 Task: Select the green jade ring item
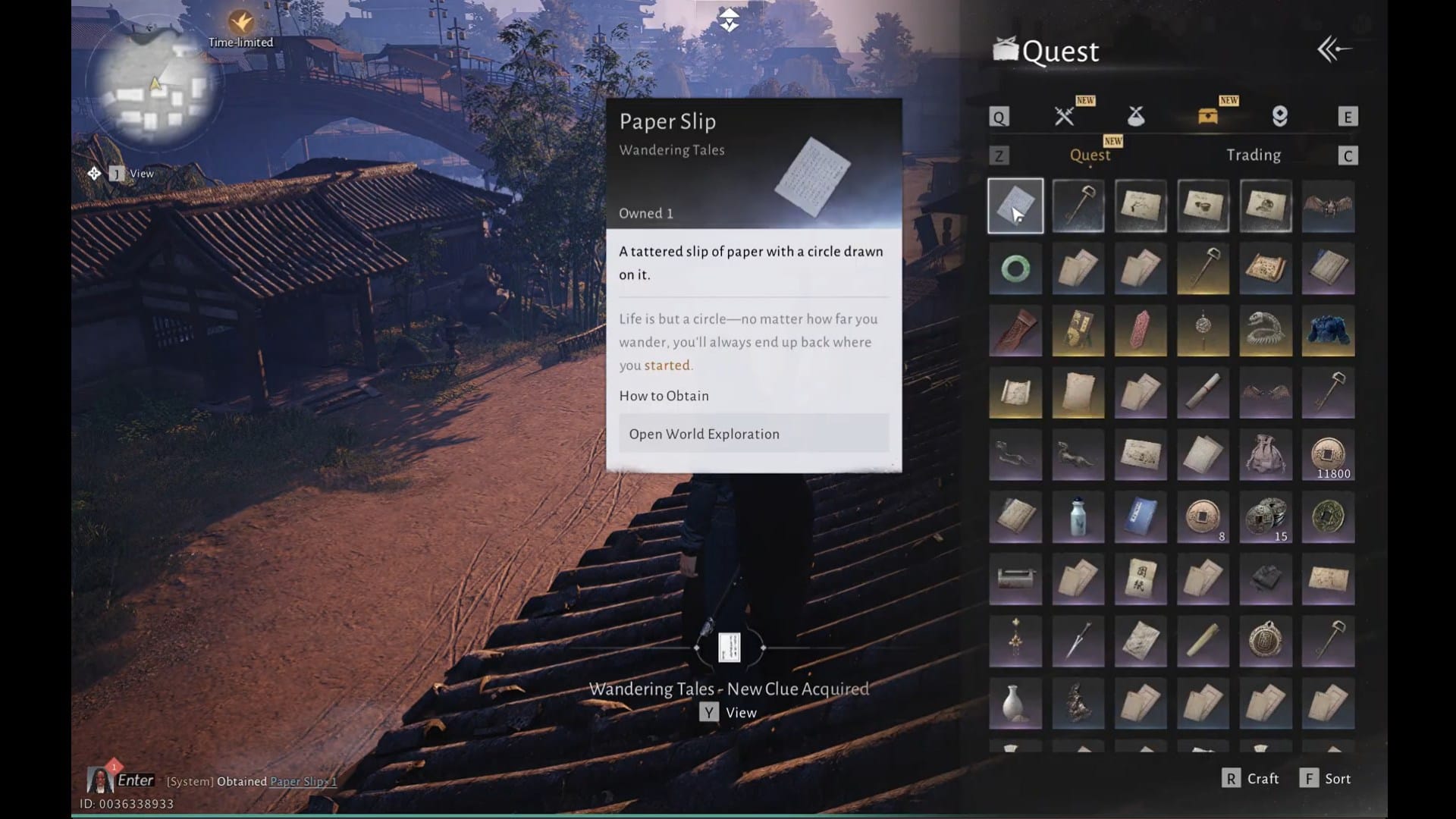(x=1015, y=268)
